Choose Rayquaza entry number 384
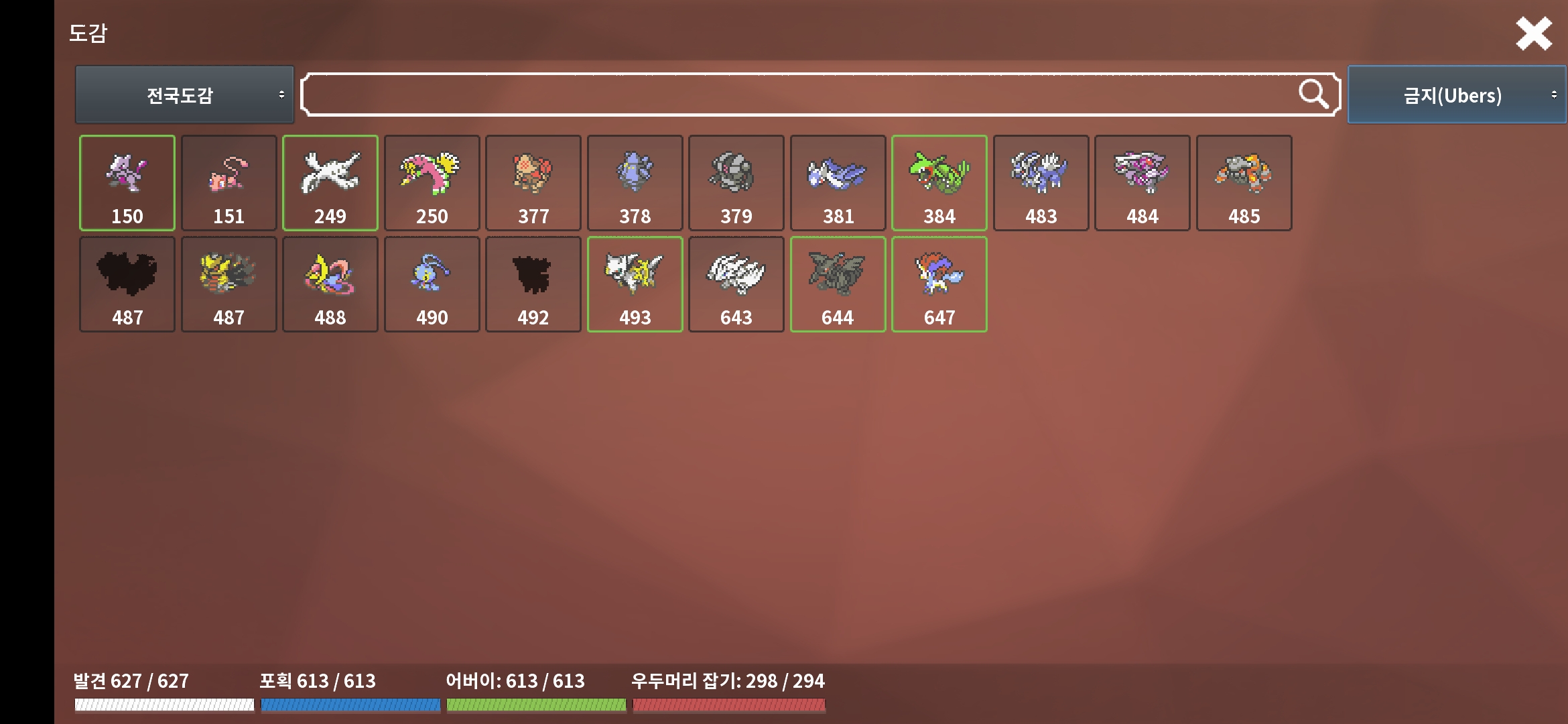The image size is (1568, 724). pos(939,183)
